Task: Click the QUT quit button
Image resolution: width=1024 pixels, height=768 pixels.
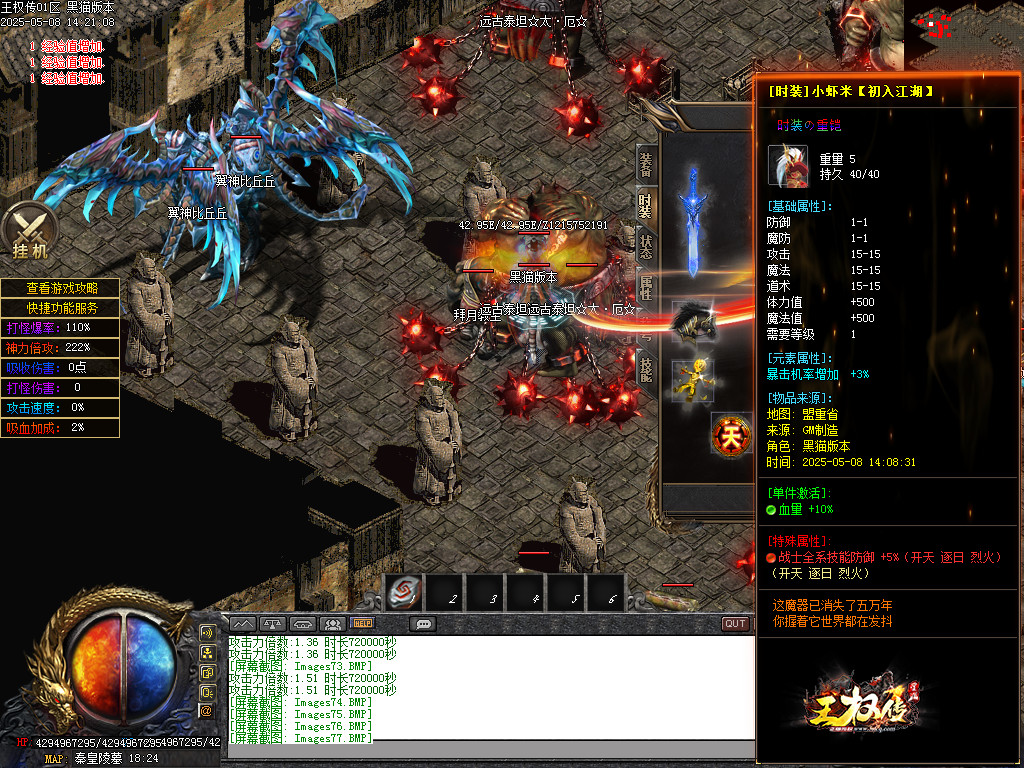Action: (x=736, y=624)
